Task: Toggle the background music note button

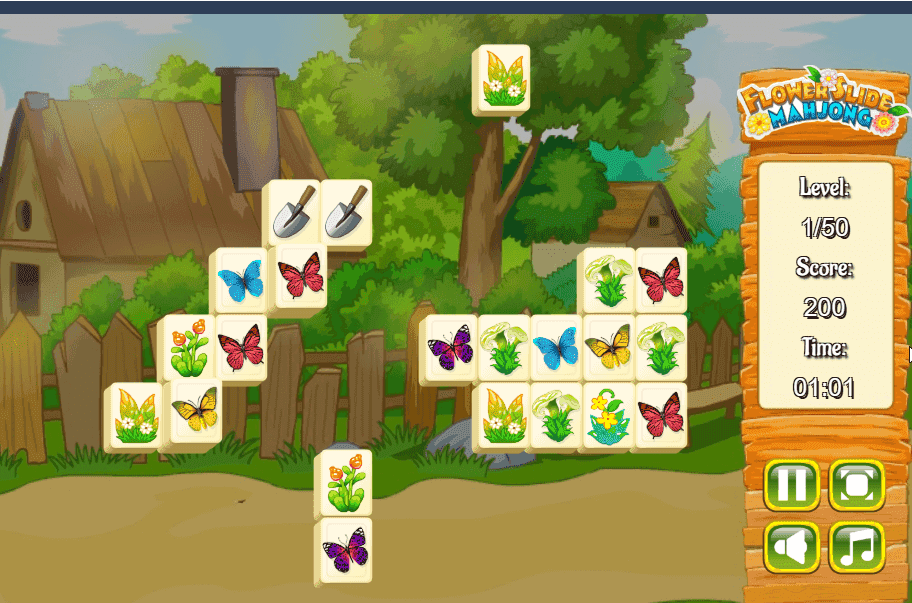Action: pyautogui.click(x=856, y=547)
